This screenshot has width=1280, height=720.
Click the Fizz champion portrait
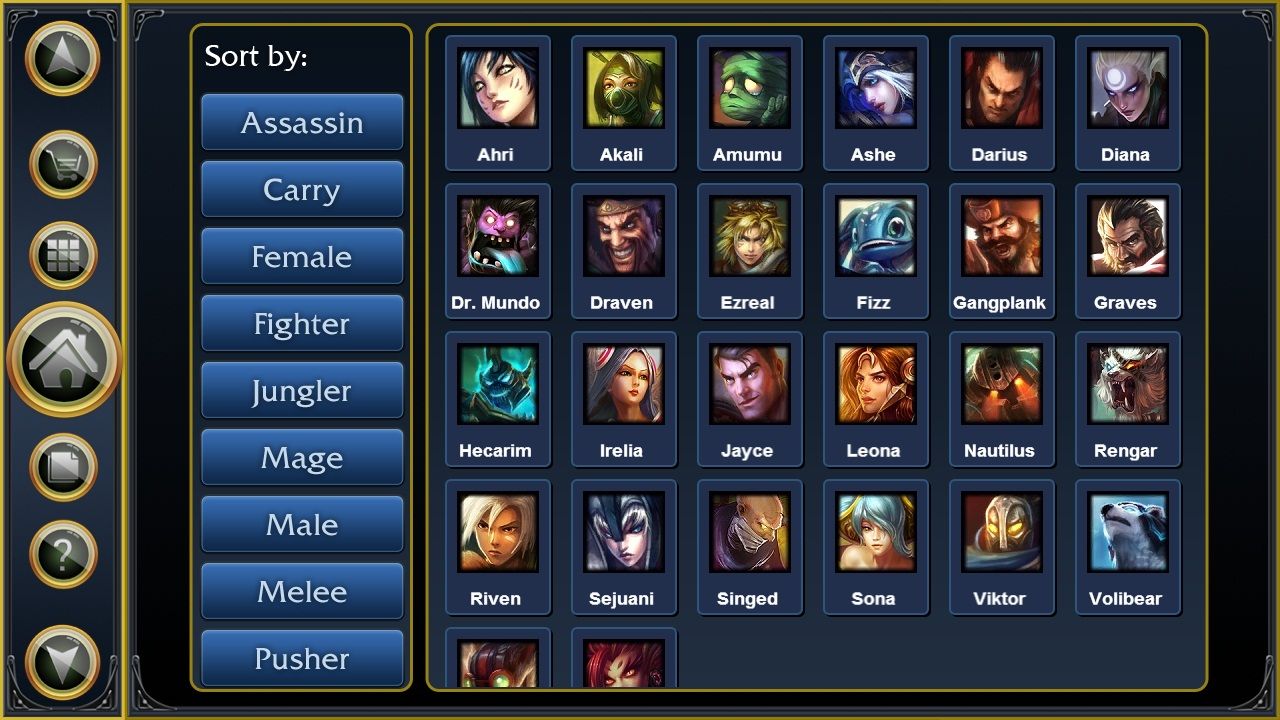pos(875,237)
